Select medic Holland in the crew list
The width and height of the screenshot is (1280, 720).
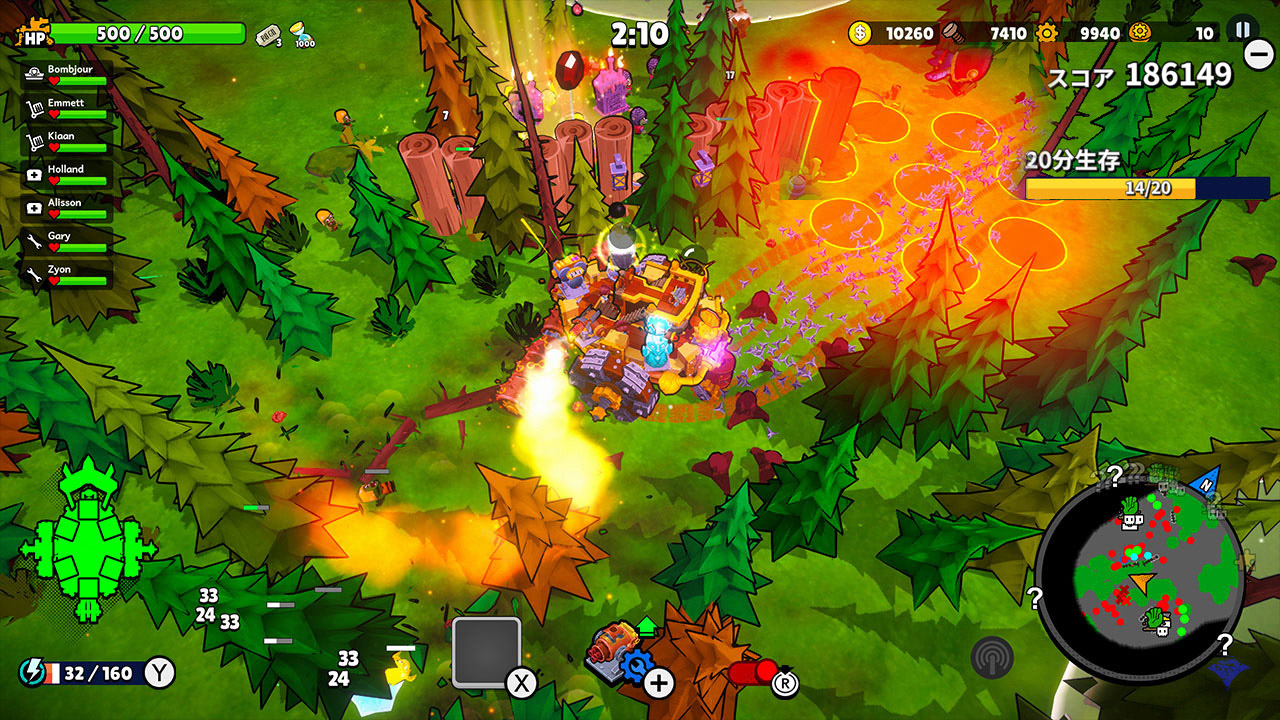[x=67, y=175]
